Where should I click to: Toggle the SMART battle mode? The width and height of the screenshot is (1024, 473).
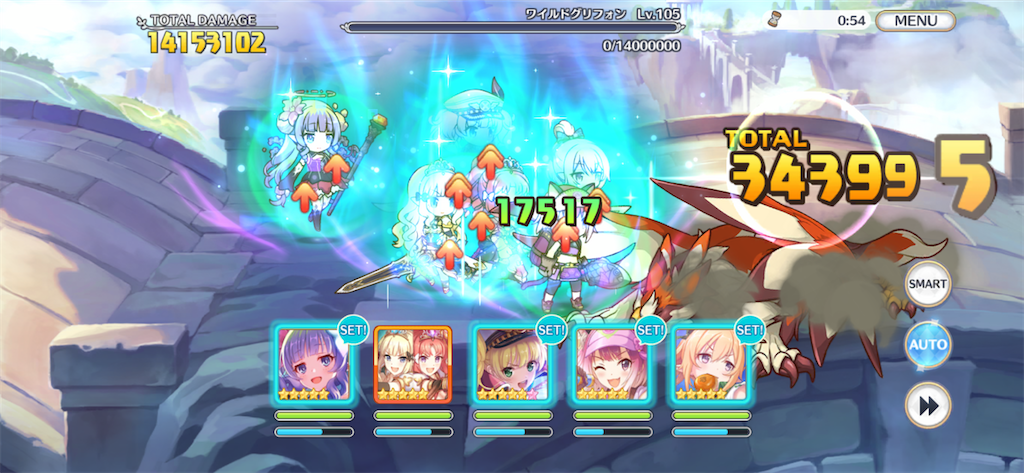pos(927,284)
